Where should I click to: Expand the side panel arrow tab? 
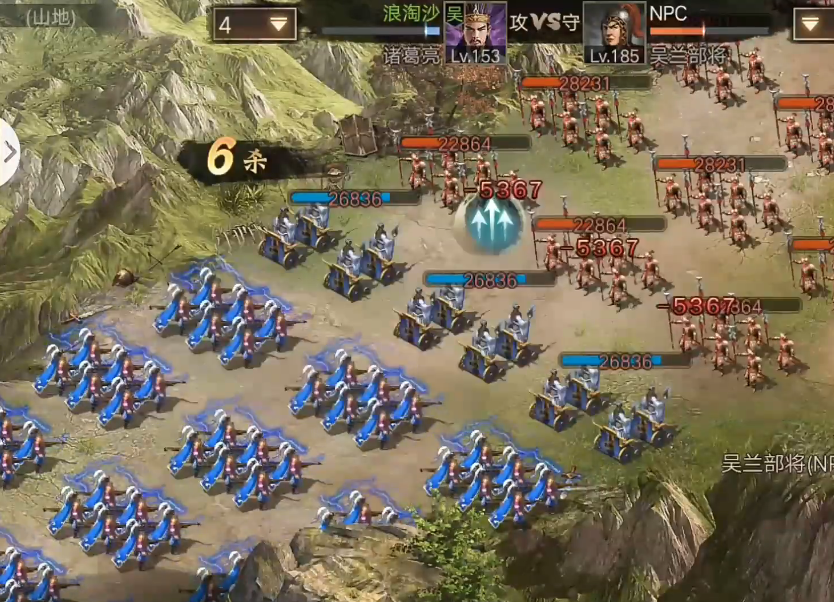point(9,152)
